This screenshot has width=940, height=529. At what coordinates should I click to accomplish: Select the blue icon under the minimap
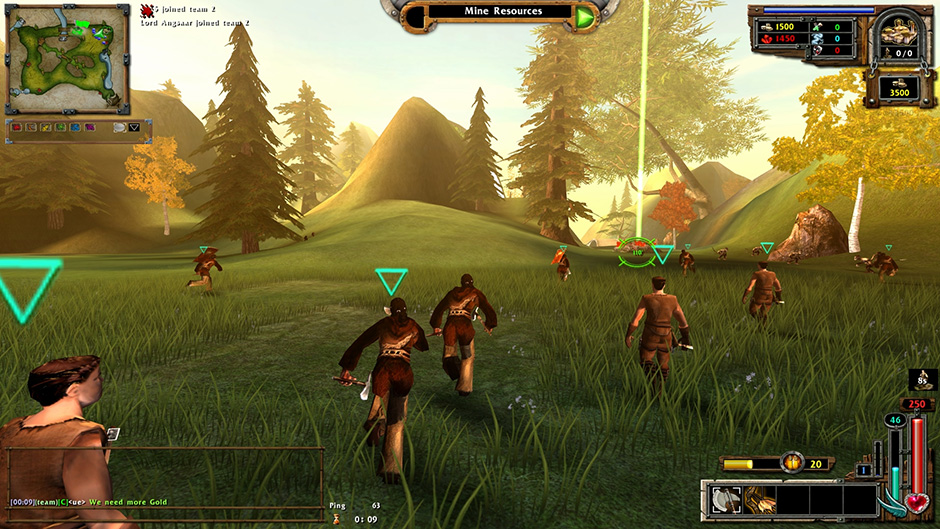pyautogui.click(x=75, y=128)
